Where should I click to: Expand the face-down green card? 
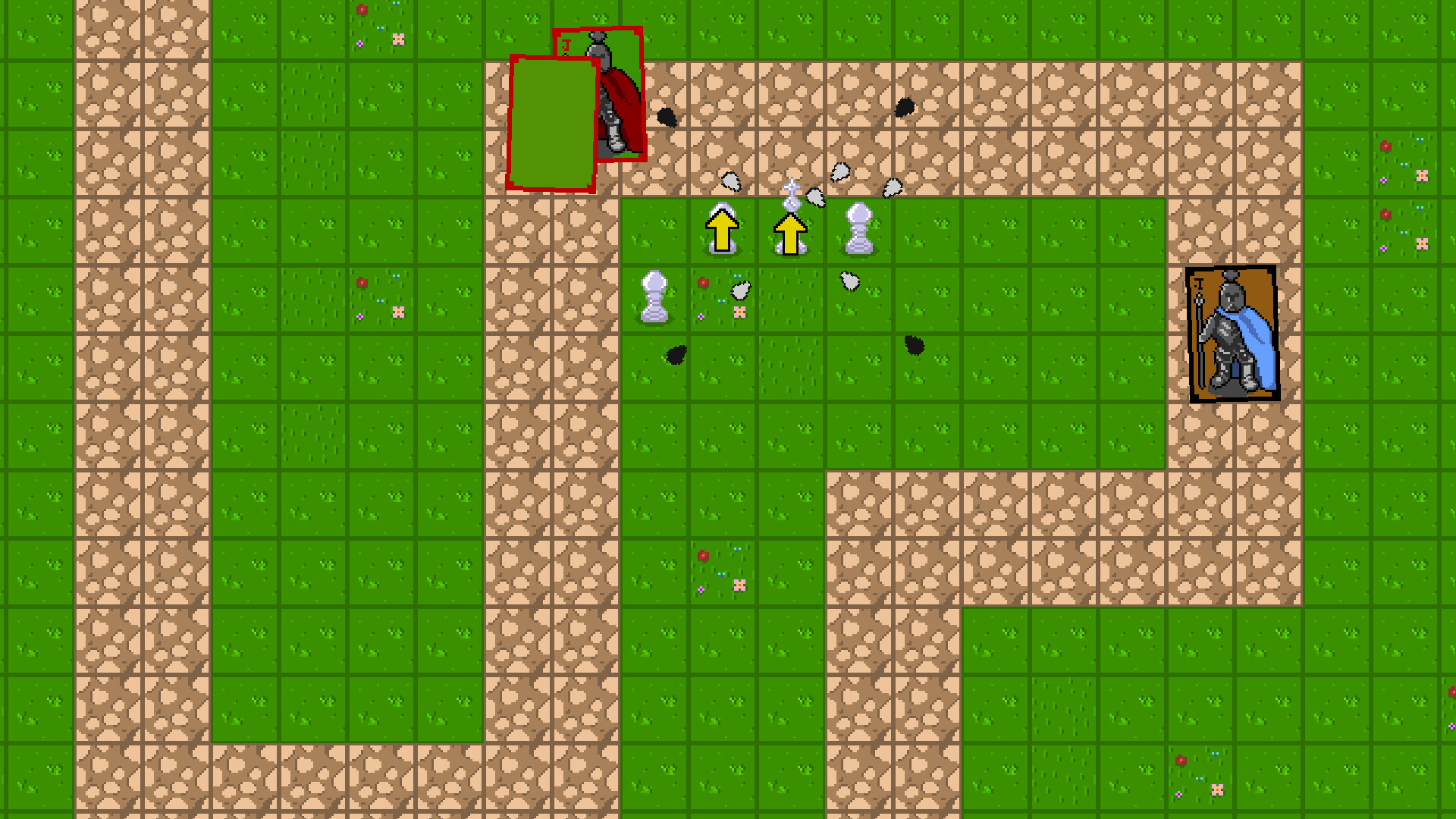(x=552, y=121)
